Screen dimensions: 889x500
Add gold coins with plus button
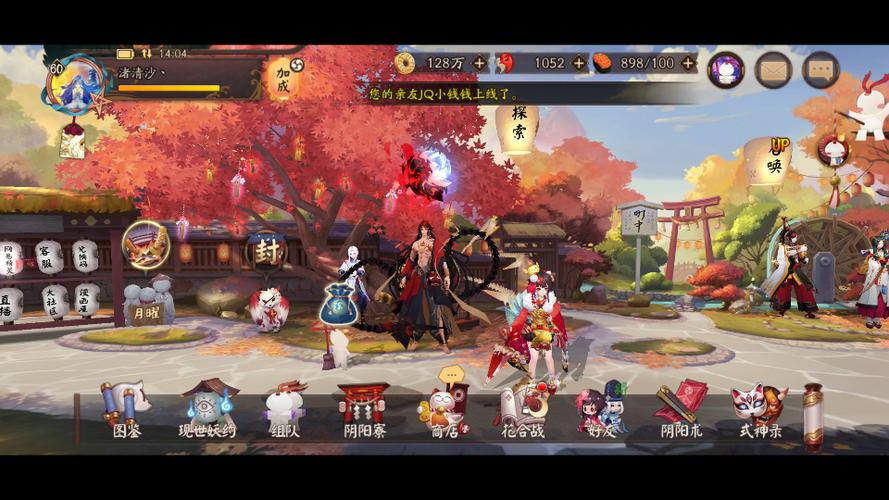pyautogui.click(x=479, y=63)
